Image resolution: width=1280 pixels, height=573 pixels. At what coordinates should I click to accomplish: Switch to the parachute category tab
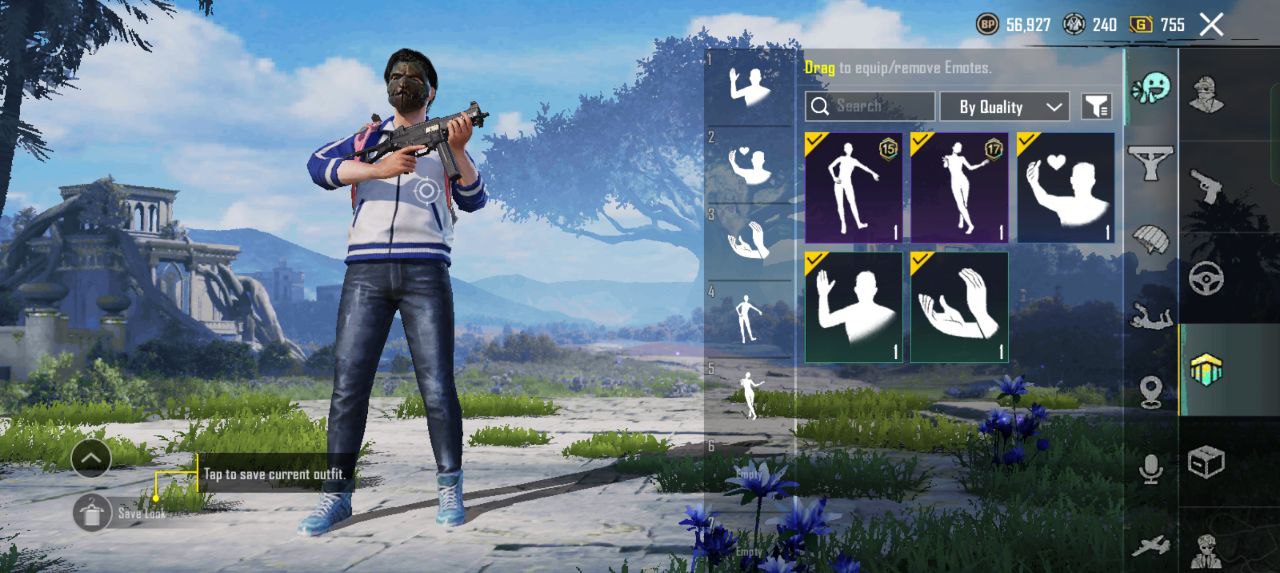click(x=1151, y=240)
